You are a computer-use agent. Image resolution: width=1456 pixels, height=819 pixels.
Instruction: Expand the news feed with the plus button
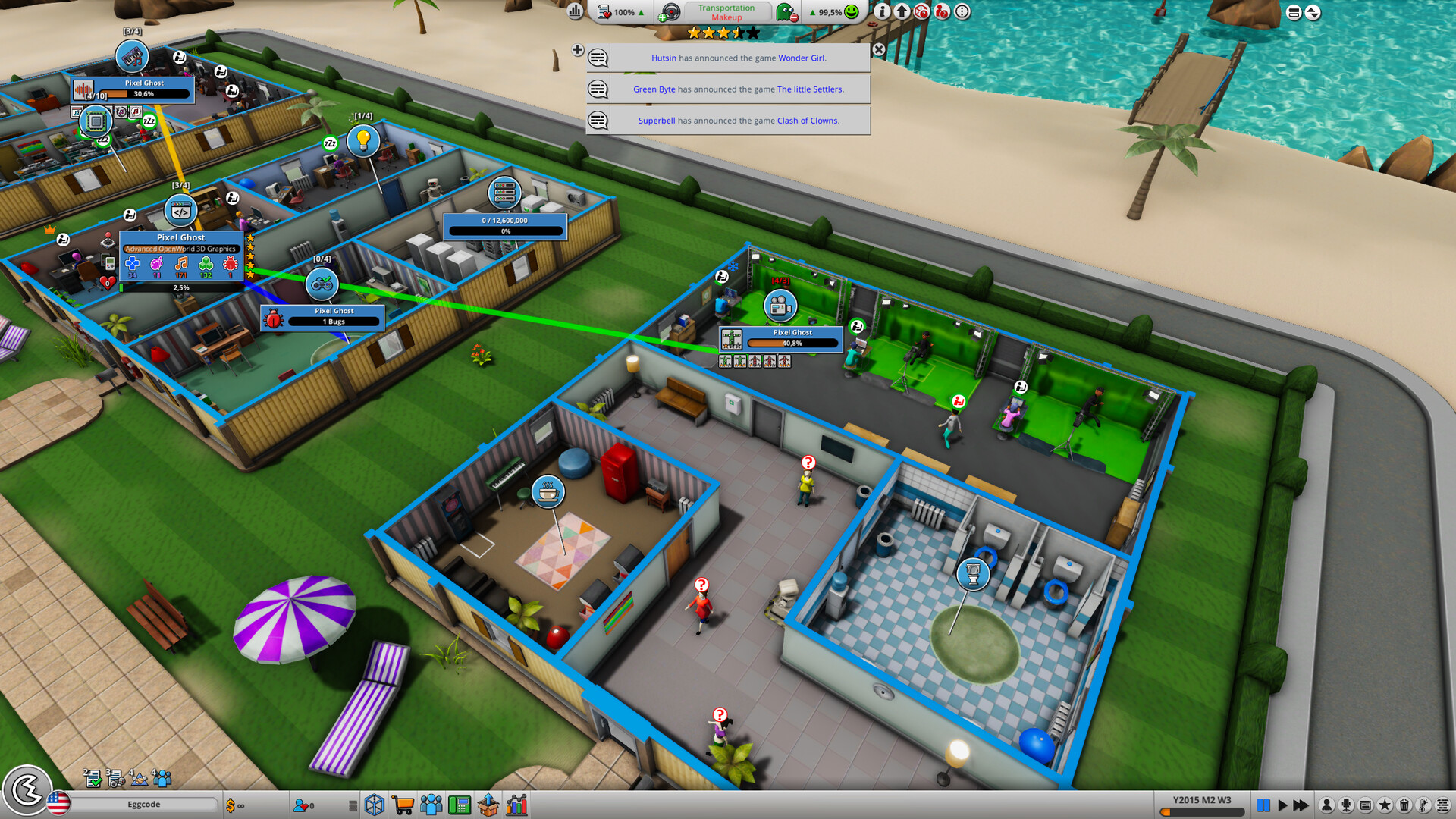click(579, 51)
